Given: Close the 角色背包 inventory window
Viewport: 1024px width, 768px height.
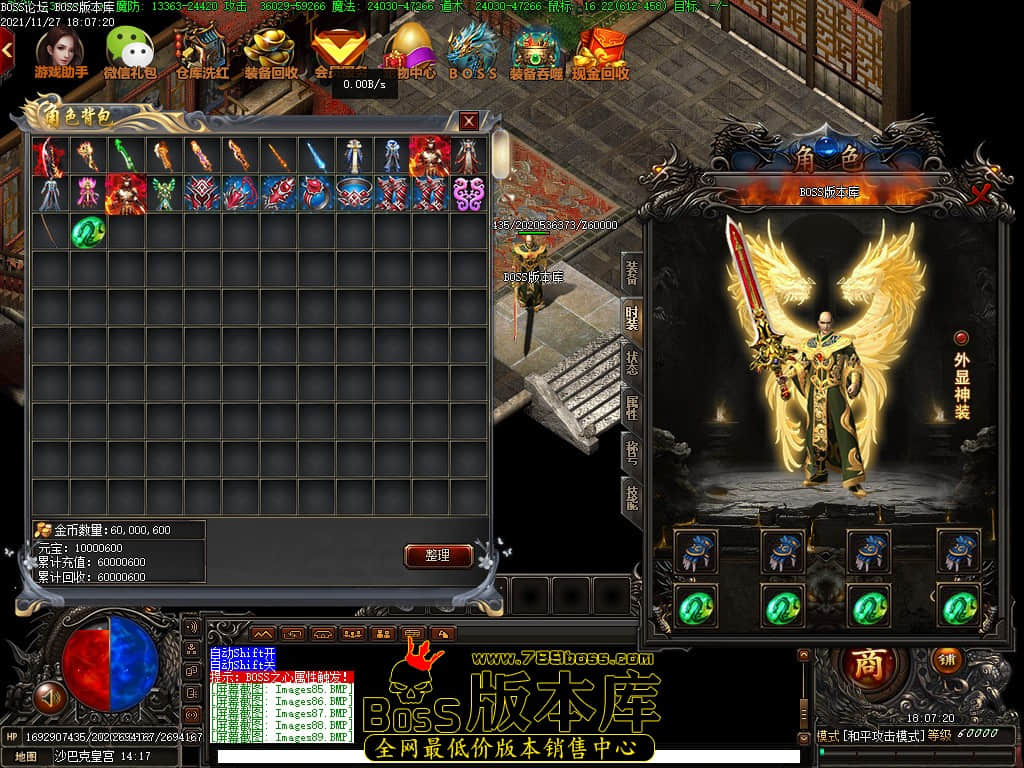Looking at the screenshot, I should [x=468, y=121].
